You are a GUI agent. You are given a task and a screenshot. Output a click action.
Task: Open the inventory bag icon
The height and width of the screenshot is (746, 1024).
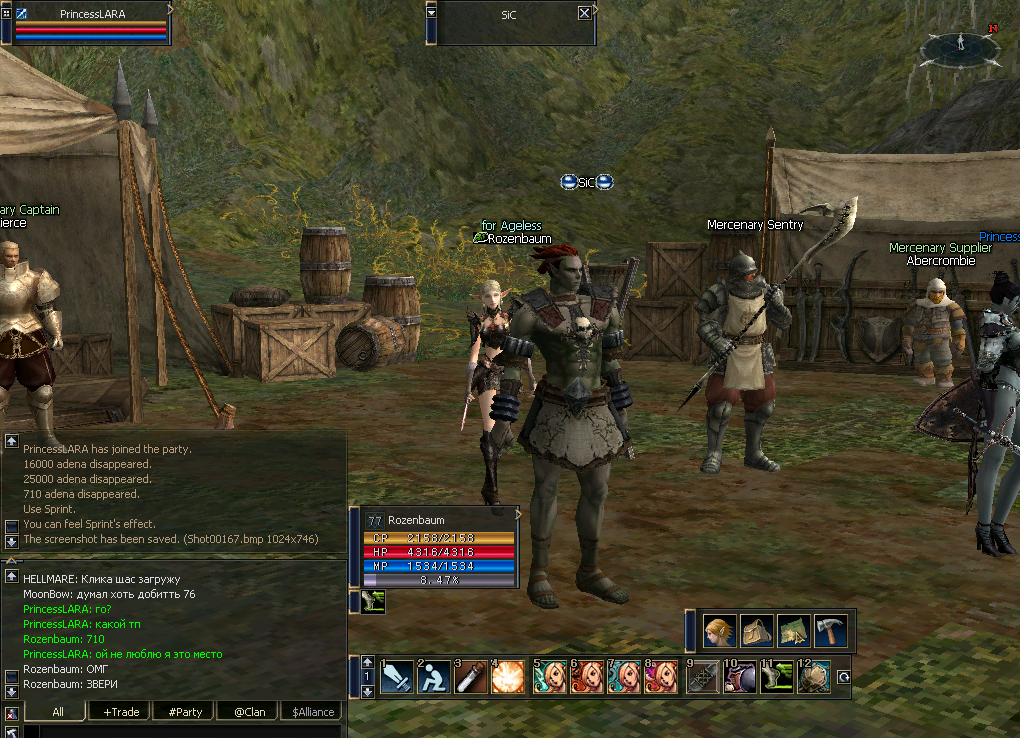[756, 631]
